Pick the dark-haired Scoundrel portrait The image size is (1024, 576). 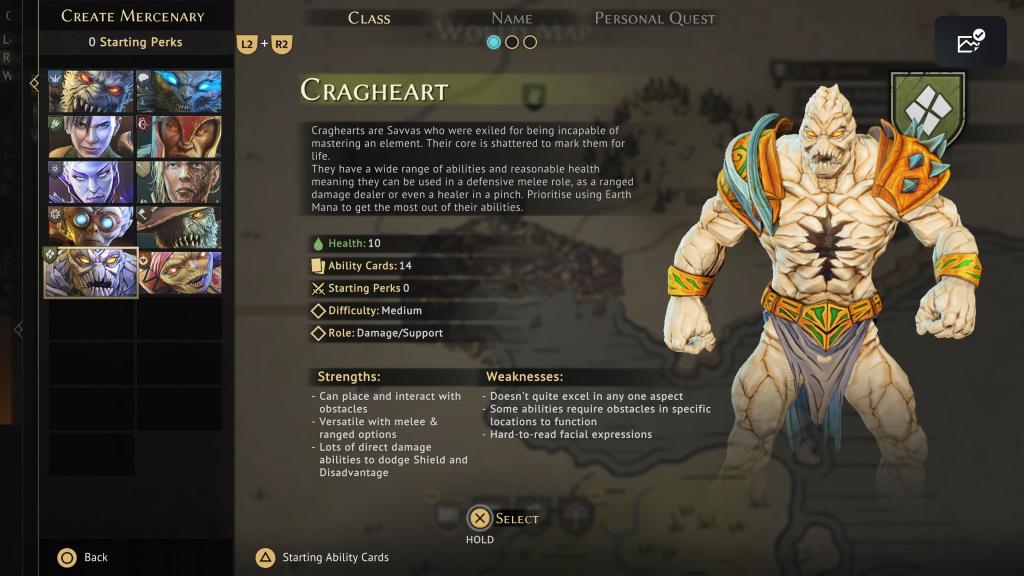click(x=91, y=137)
